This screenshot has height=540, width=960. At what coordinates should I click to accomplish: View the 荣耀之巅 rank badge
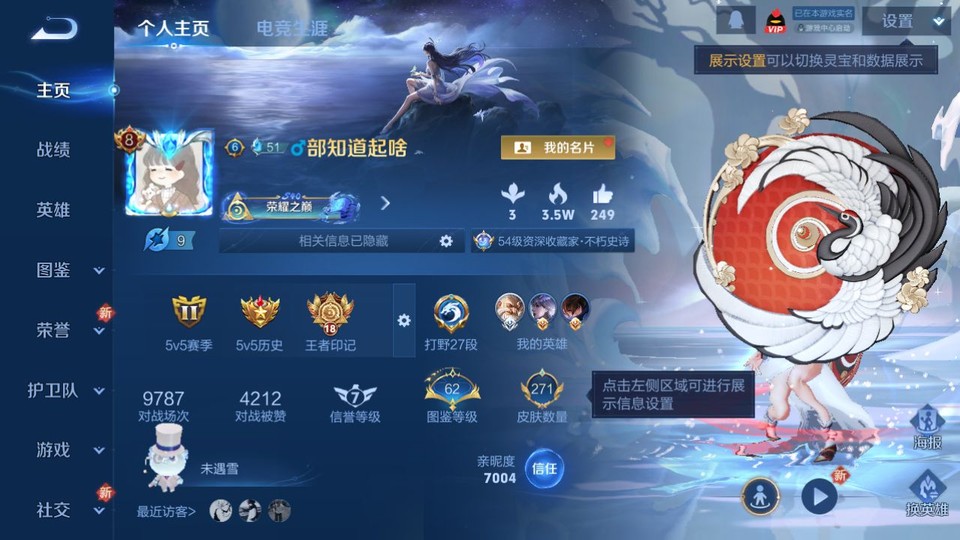[x=291, y=207]
